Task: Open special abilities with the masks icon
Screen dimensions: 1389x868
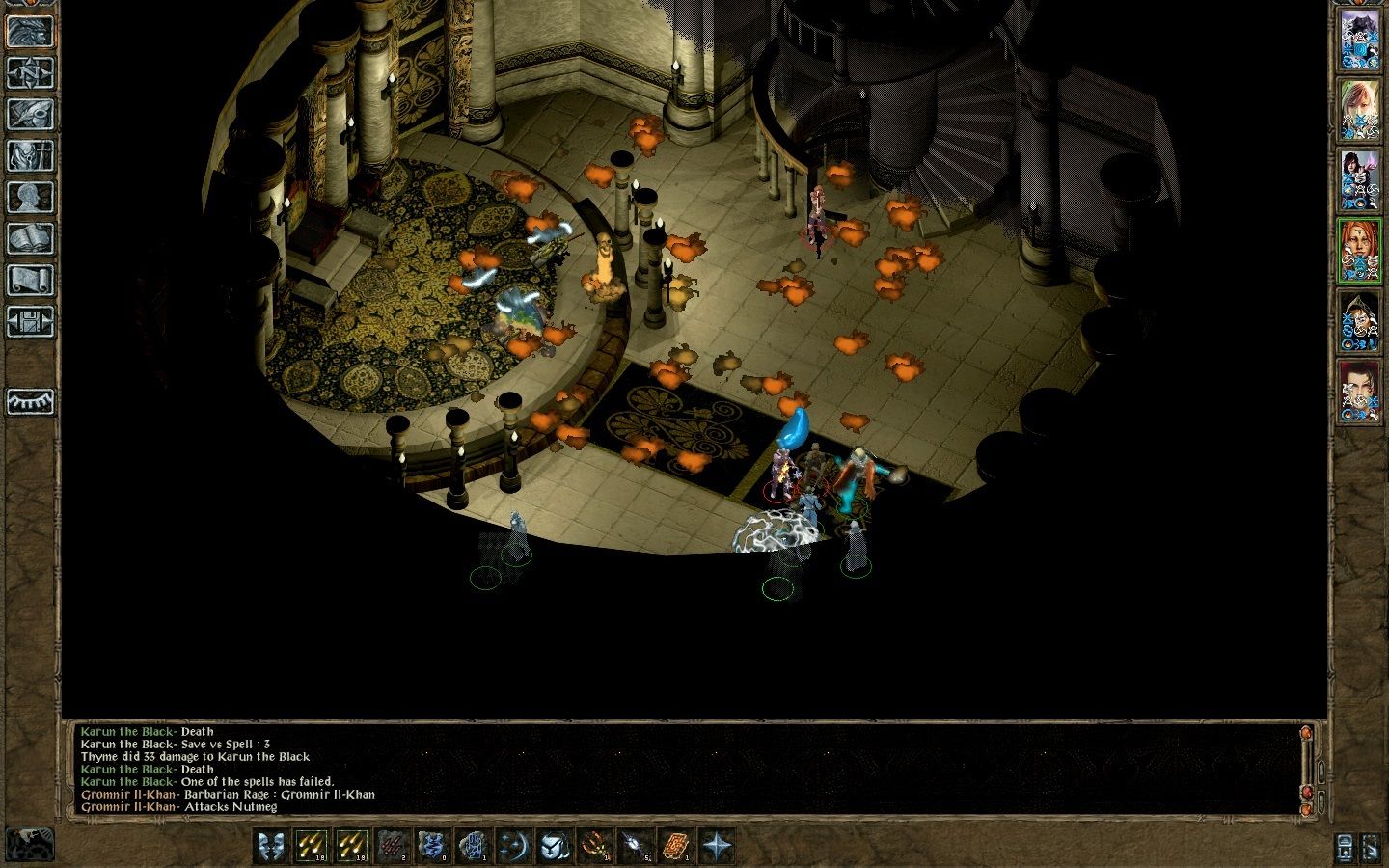Action: [x=273, y=846]
